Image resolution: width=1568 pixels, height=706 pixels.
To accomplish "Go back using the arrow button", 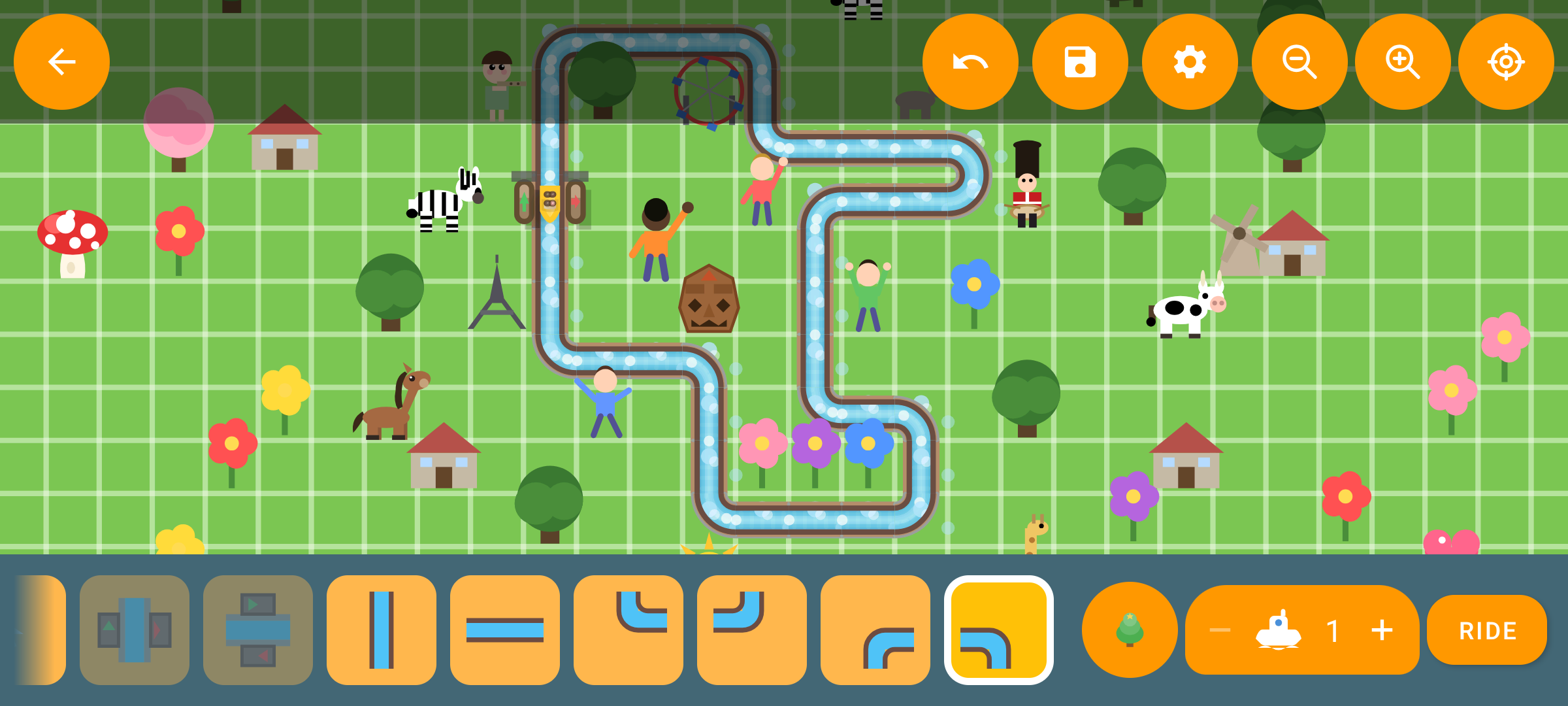I will 61,62.
